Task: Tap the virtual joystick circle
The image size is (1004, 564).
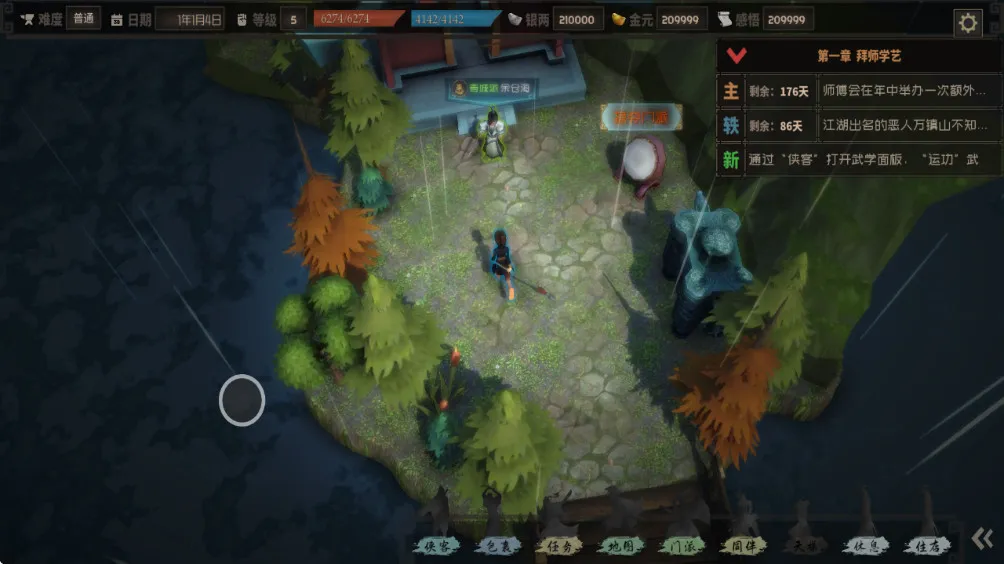Action: [242, 400]
